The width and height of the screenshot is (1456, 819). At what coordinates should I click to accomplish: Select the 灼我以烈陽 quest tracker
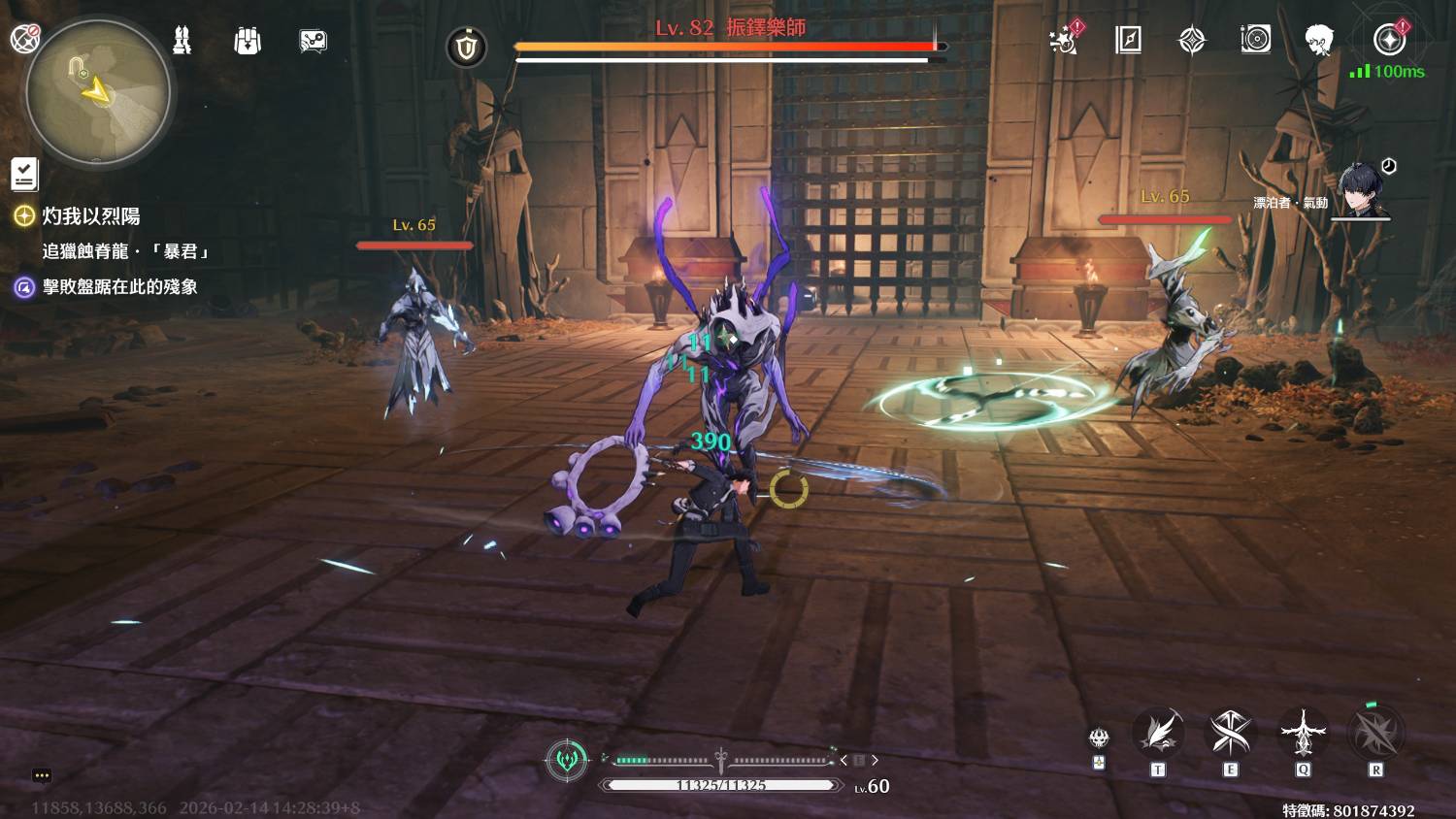tap(90, 216)
